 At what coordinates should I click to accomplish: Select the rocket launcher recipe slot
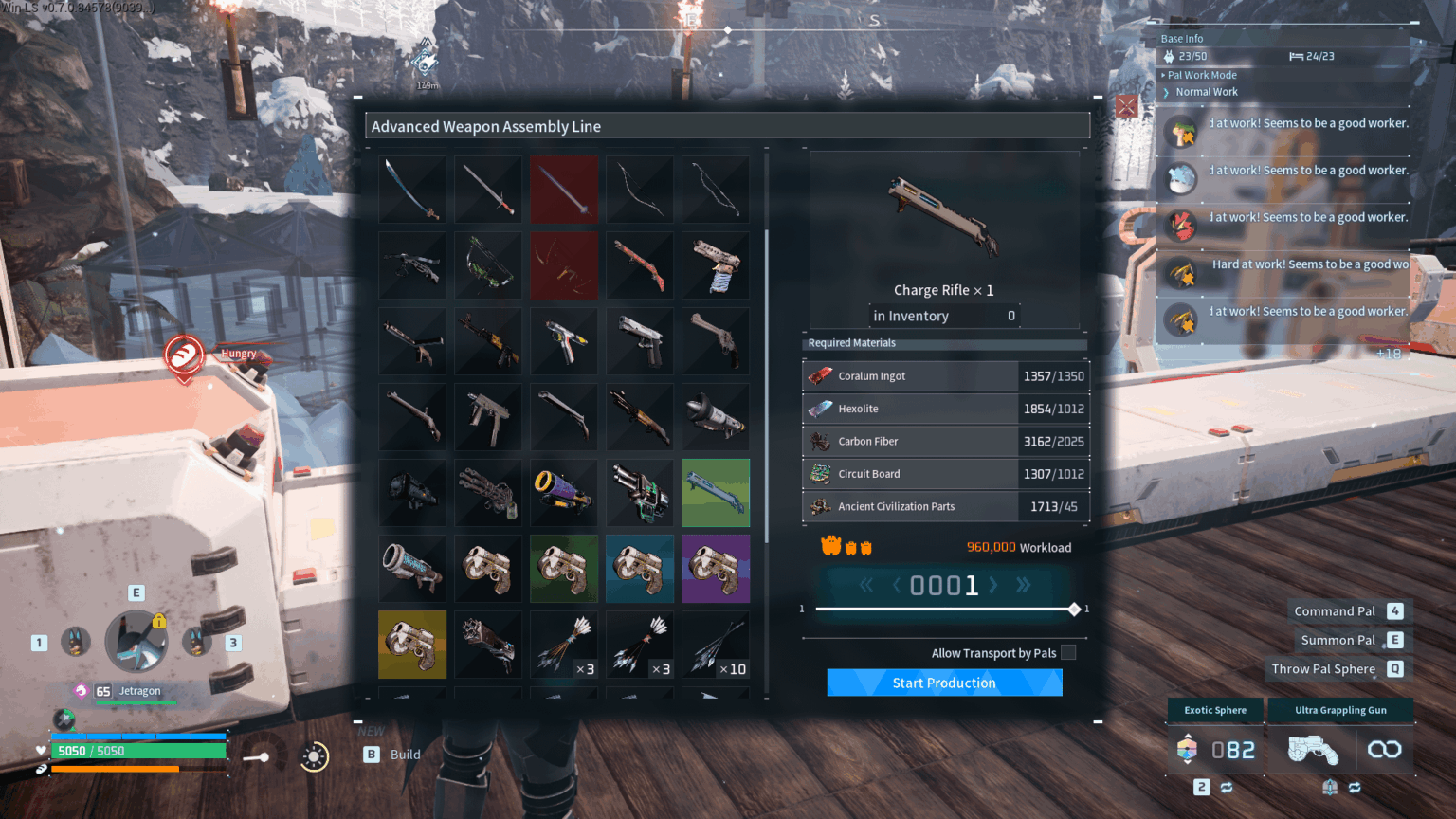tap(716, 417)
